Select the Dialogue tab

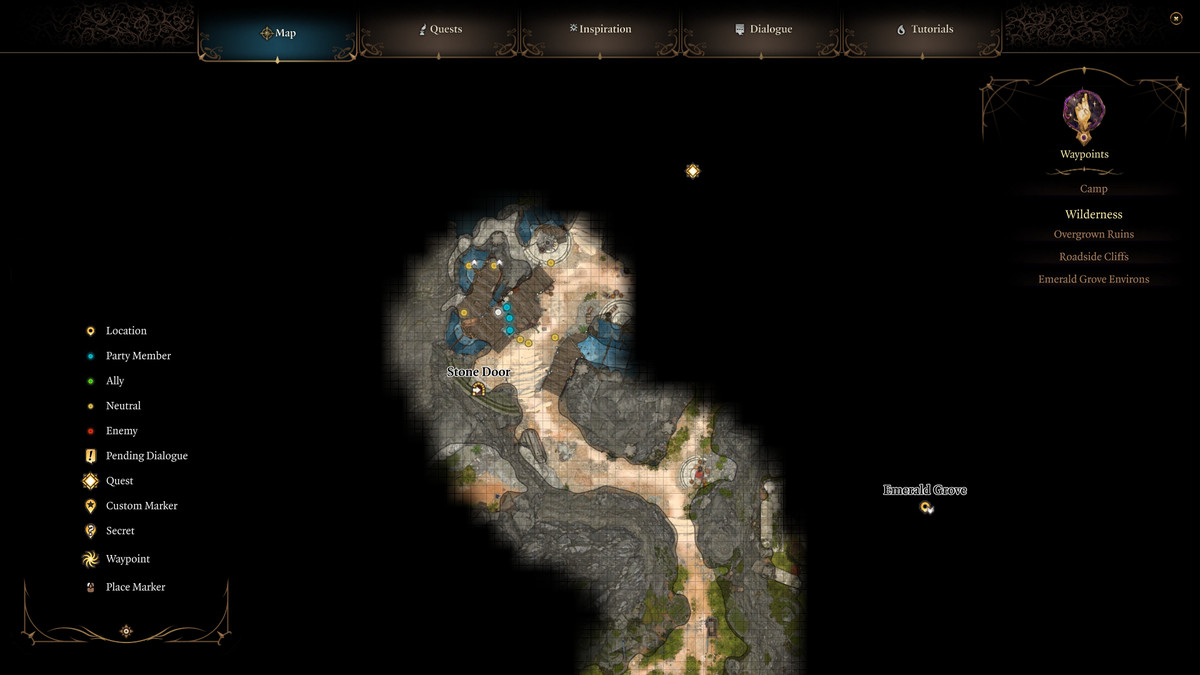click(x=763, y=30)
